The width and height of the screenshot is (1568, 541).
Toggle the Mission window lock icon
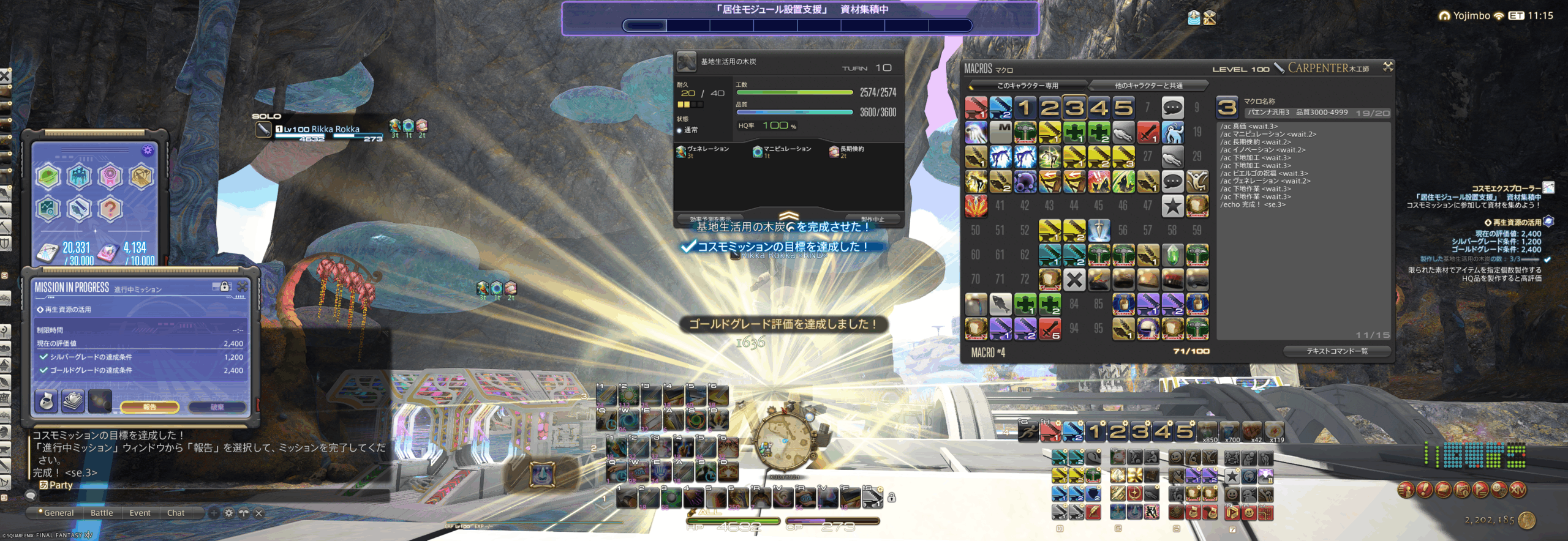tap(225, 286)
